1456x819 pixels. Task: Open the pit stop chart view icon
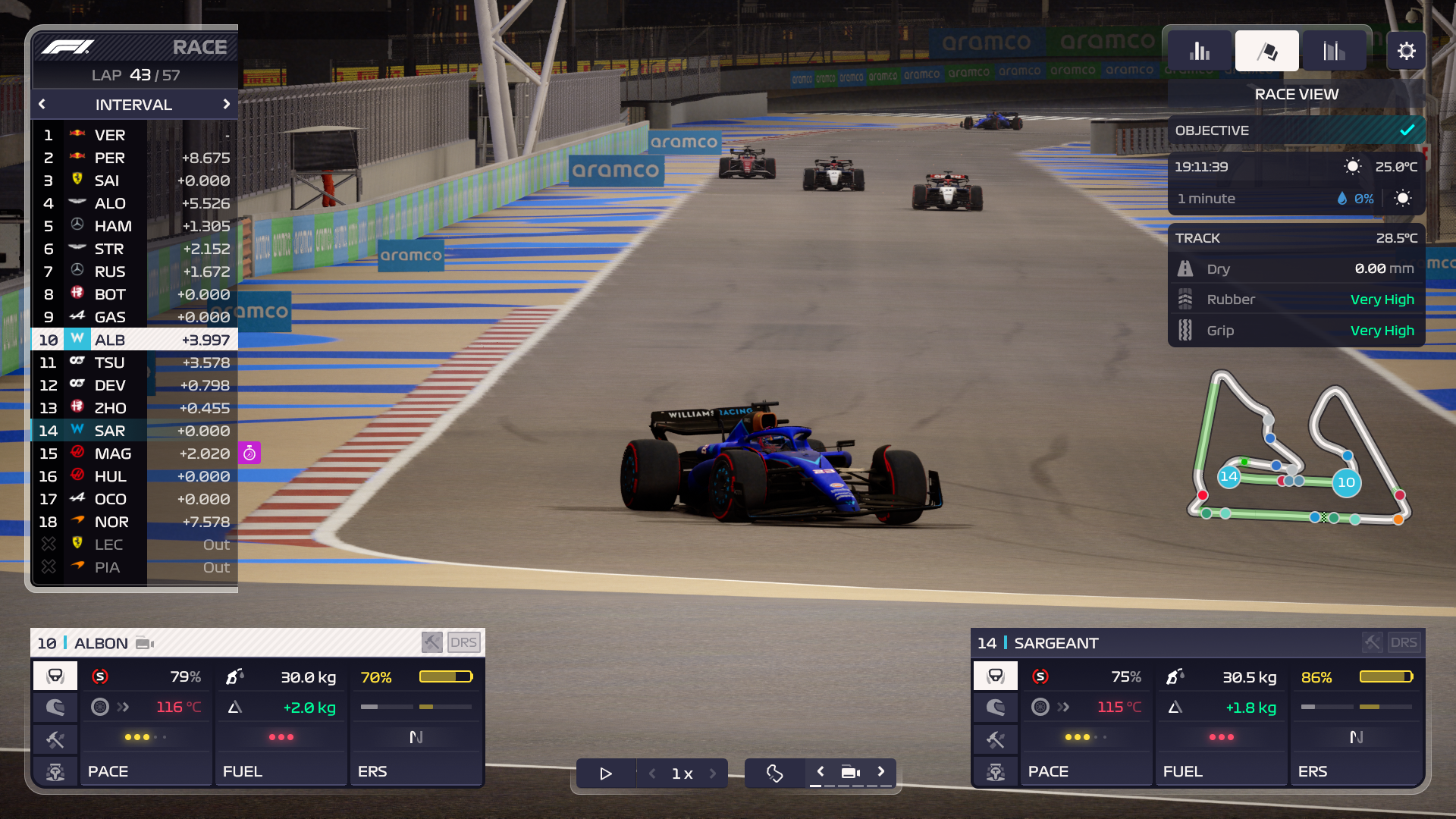pyautogui.click(x=1332, y=50)
